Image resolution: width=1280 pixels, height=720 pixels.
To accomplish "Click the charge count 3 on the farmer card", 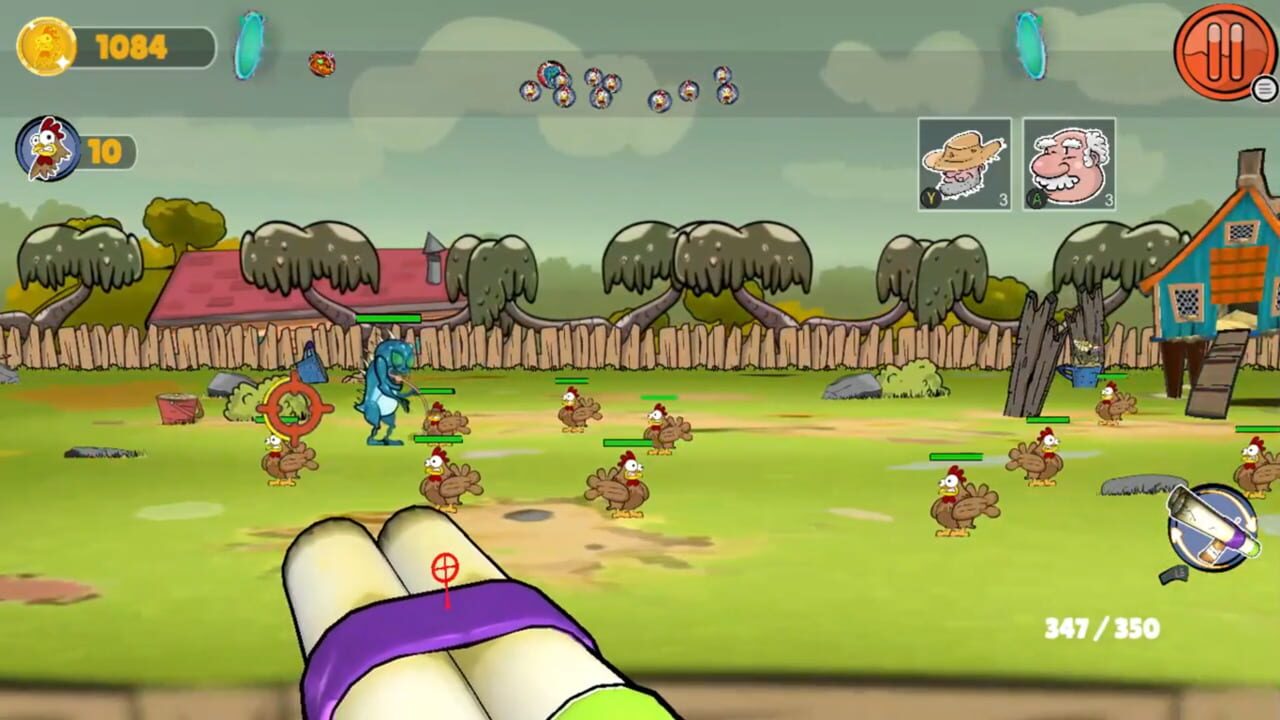I will [1006, 198].
